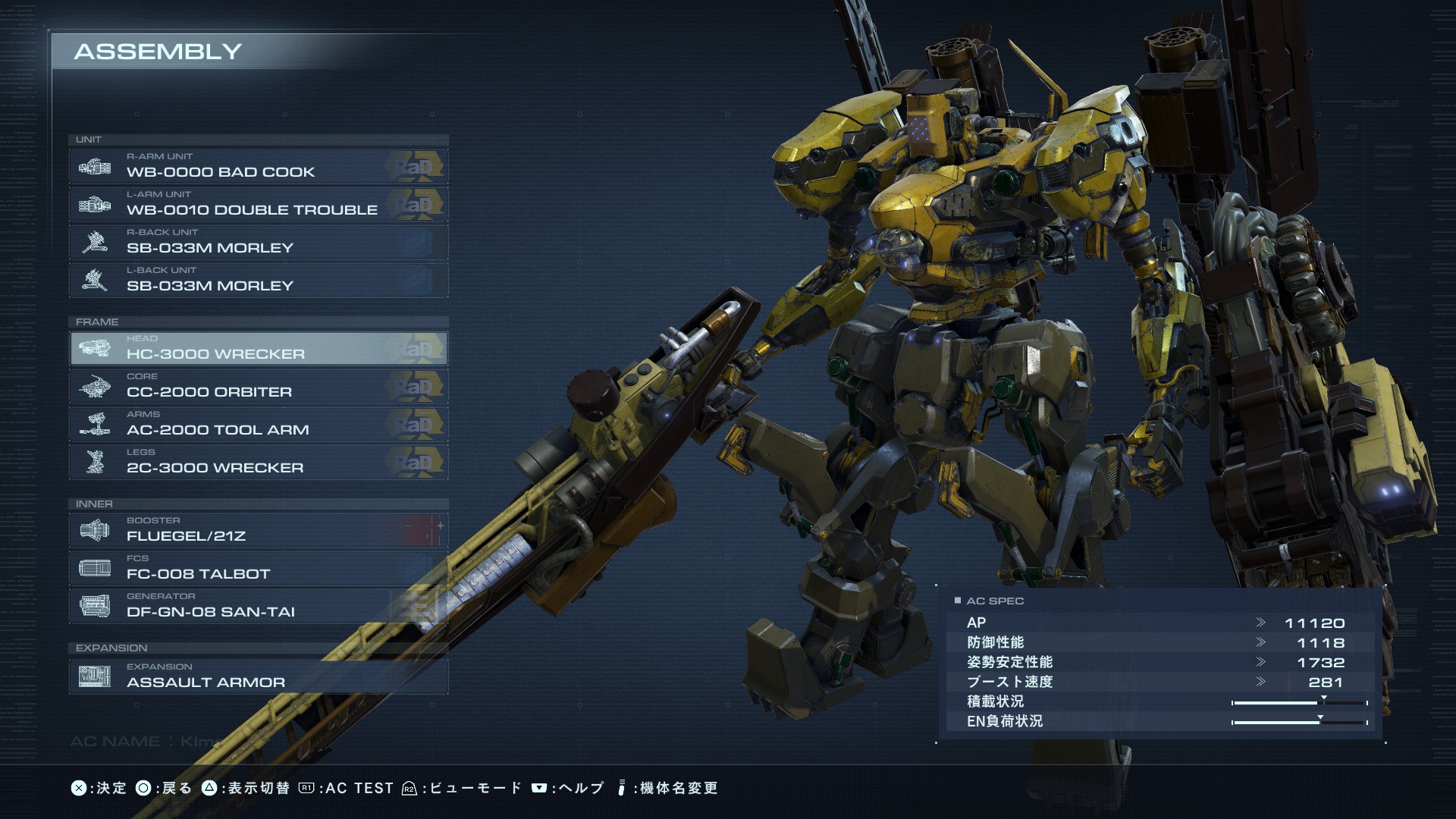
Task: Open the R-BACK UNIT SB-033M MORLEY slot
Action: click(258, 242)
